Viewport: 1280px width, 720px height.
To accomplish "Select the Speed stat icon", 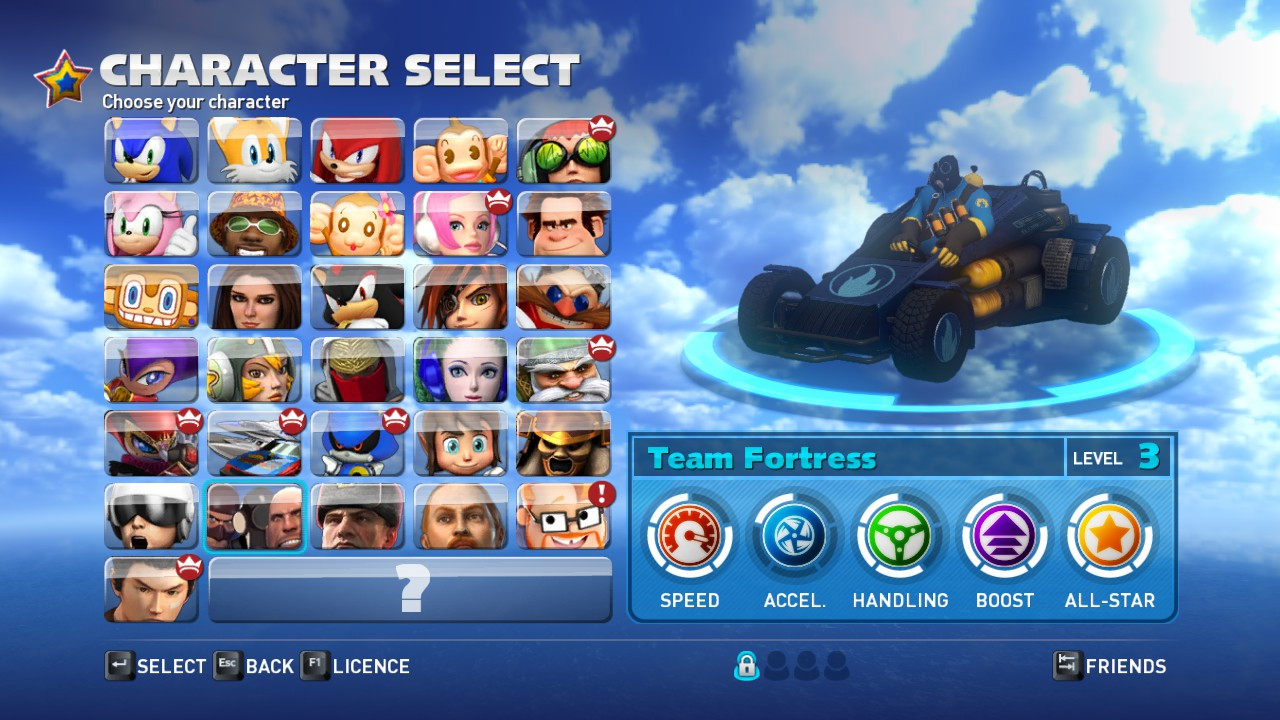I will click(688, 535).
